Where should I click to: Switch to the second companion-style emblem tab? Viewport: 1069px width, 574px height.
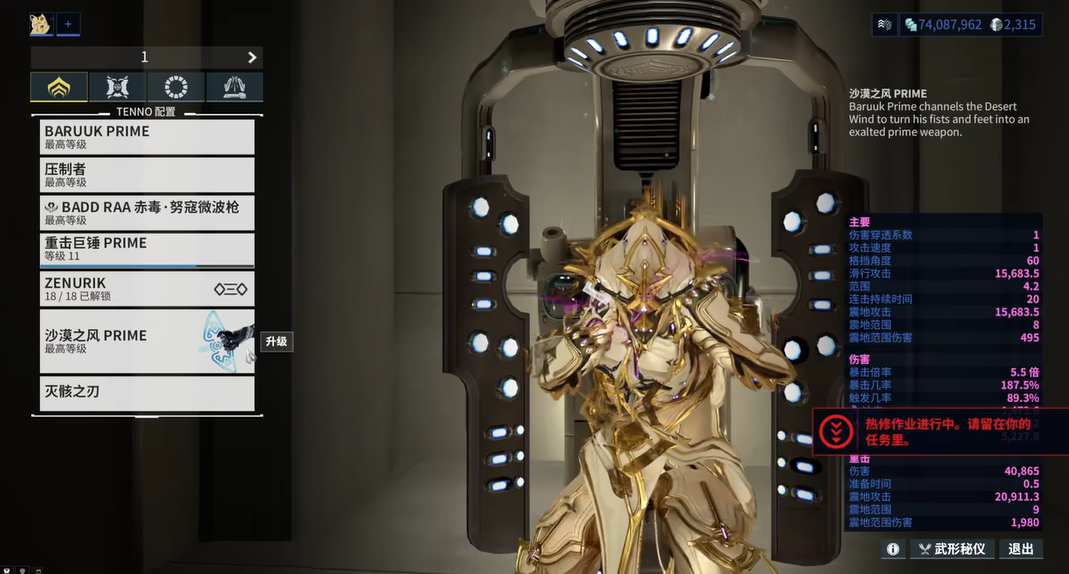[117, 87]
